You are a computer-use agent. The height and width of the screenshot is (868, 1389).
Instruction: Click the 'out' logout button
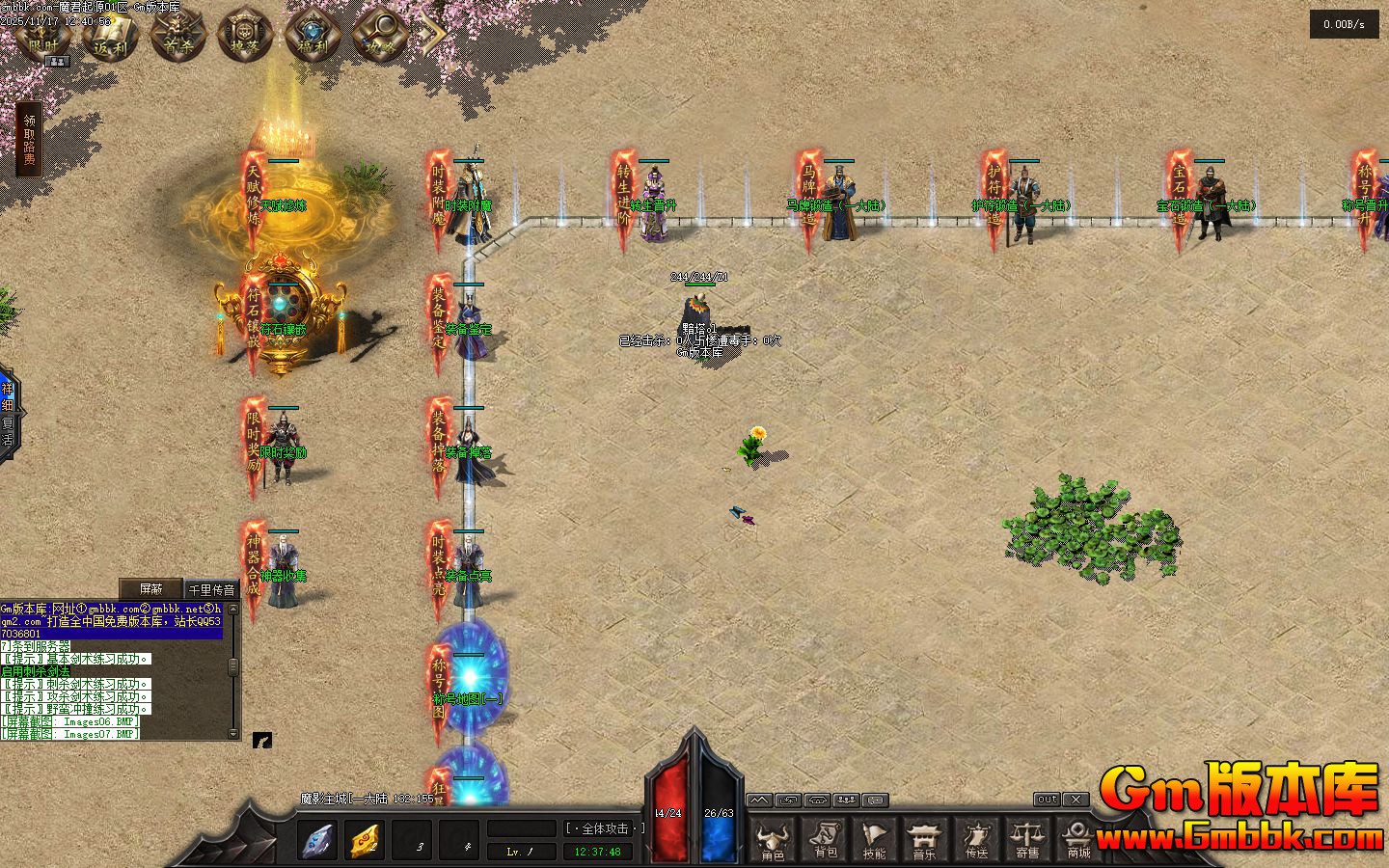[1047, 800]
